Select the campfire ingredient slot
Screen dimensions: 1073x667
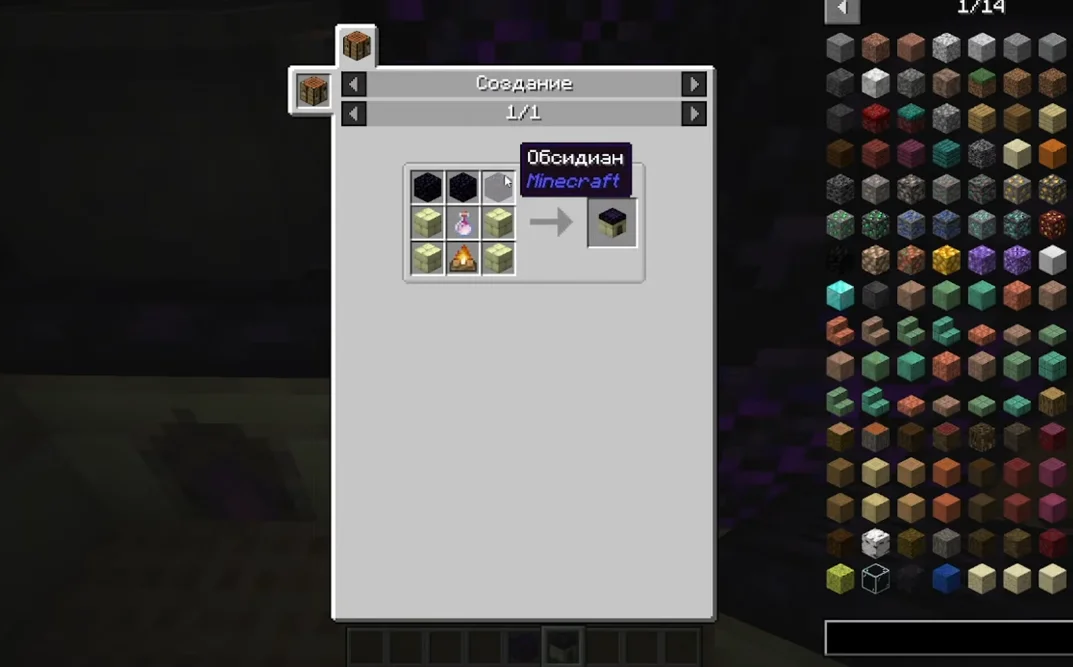coord(463,258)
